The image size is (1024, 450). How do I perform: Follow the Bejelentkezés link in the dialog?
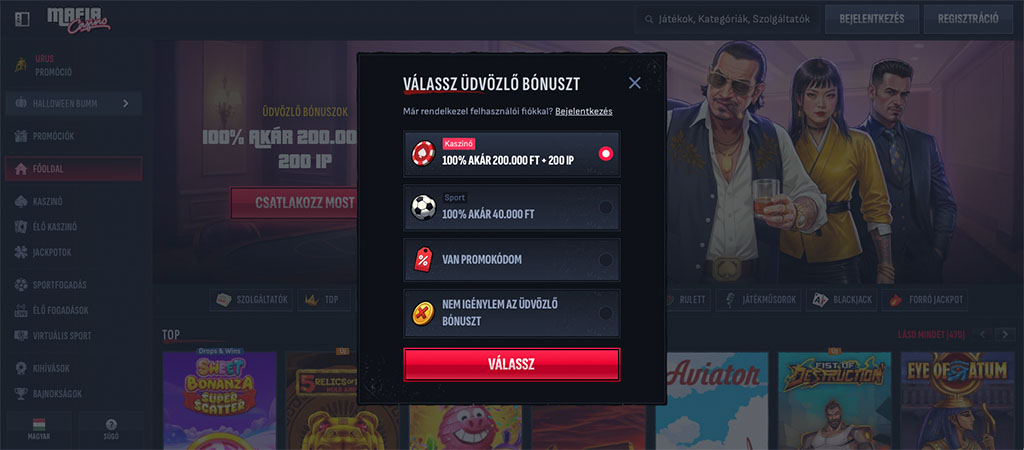click(x=584, y=111)
